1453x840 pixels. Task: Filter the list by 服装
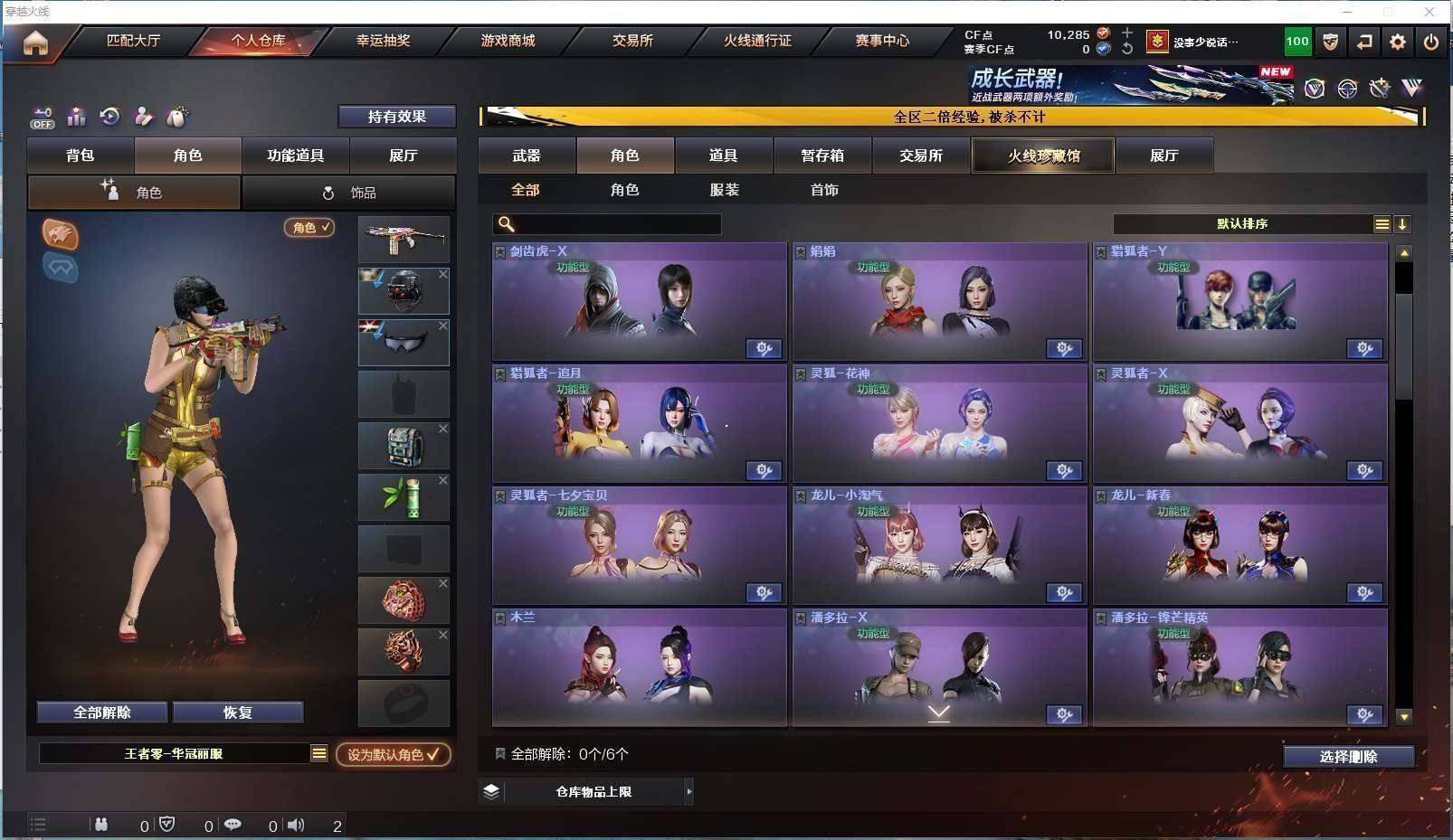tap(725, 190)
